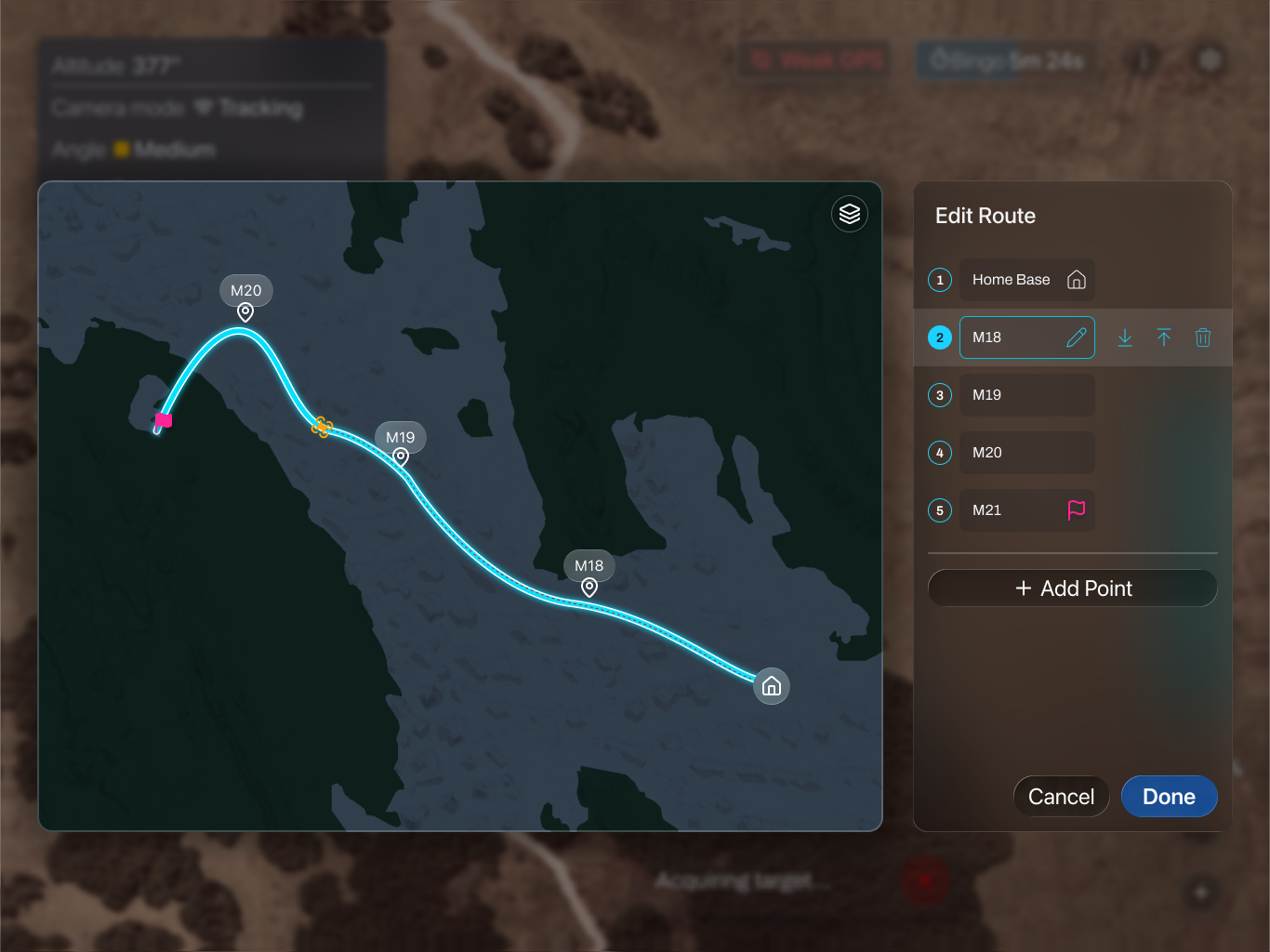Screen dimensions: 1270x952
Task: Pick the M18 waypoint pin on the map
Action: coord(589,588)
